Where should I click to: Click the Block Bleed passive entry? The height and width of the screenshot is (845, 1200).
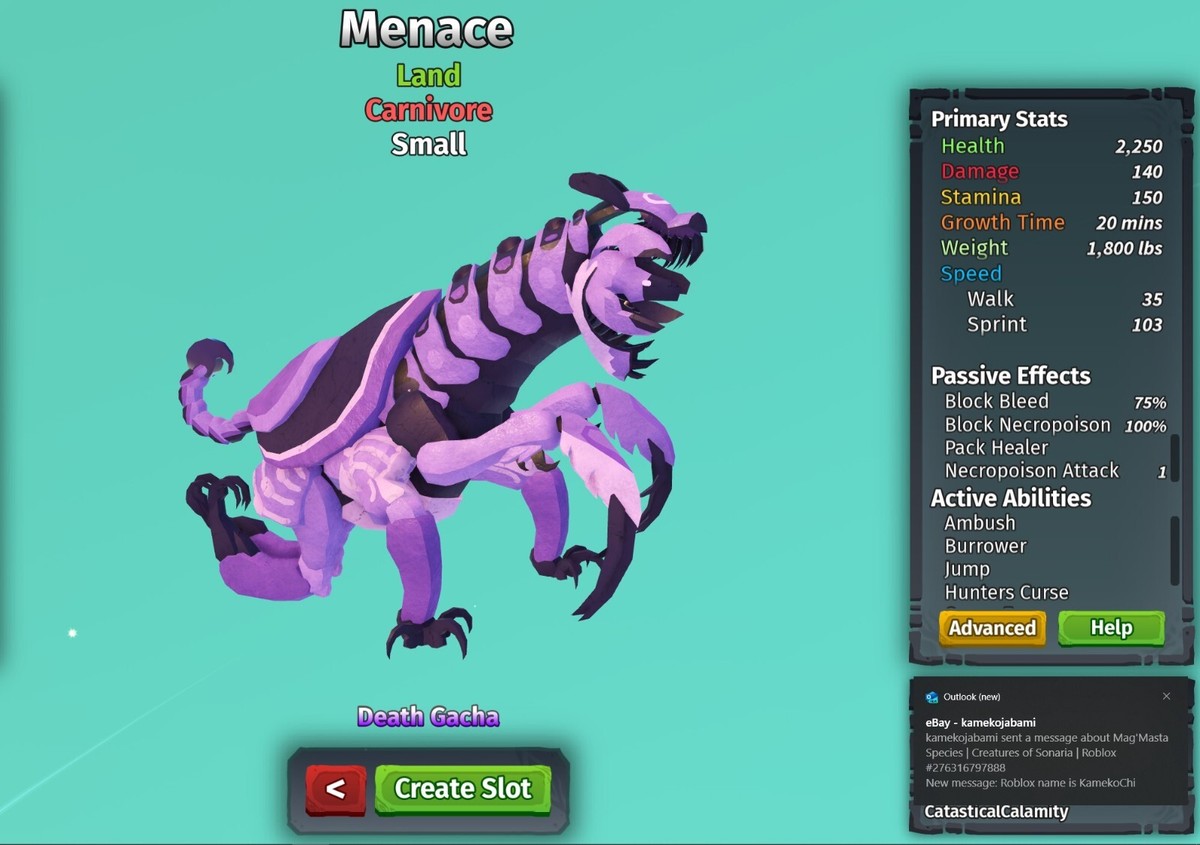pos(996,401)
